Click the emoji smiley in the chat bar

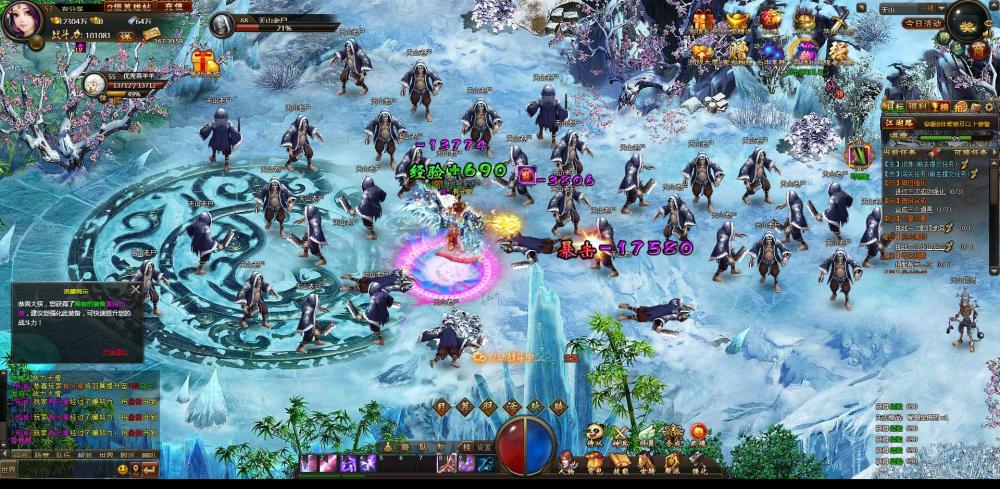123,469
